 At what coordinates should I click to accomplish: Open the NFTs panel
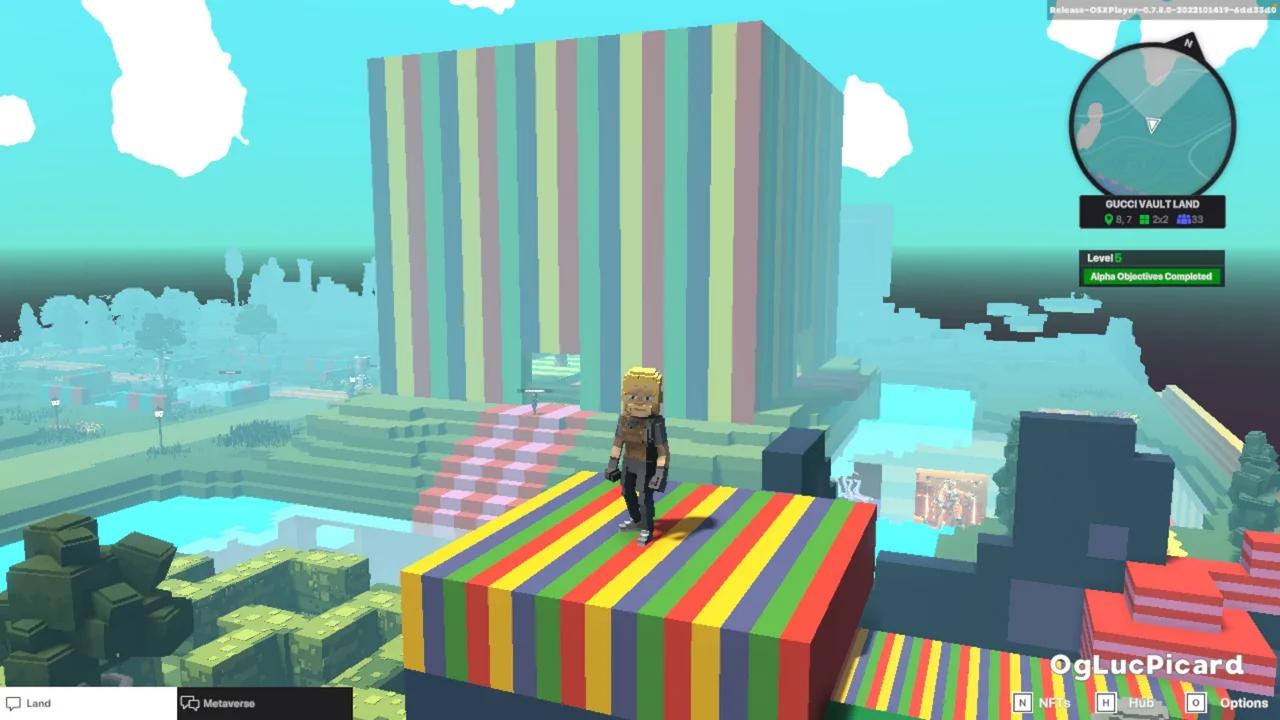1055,704
